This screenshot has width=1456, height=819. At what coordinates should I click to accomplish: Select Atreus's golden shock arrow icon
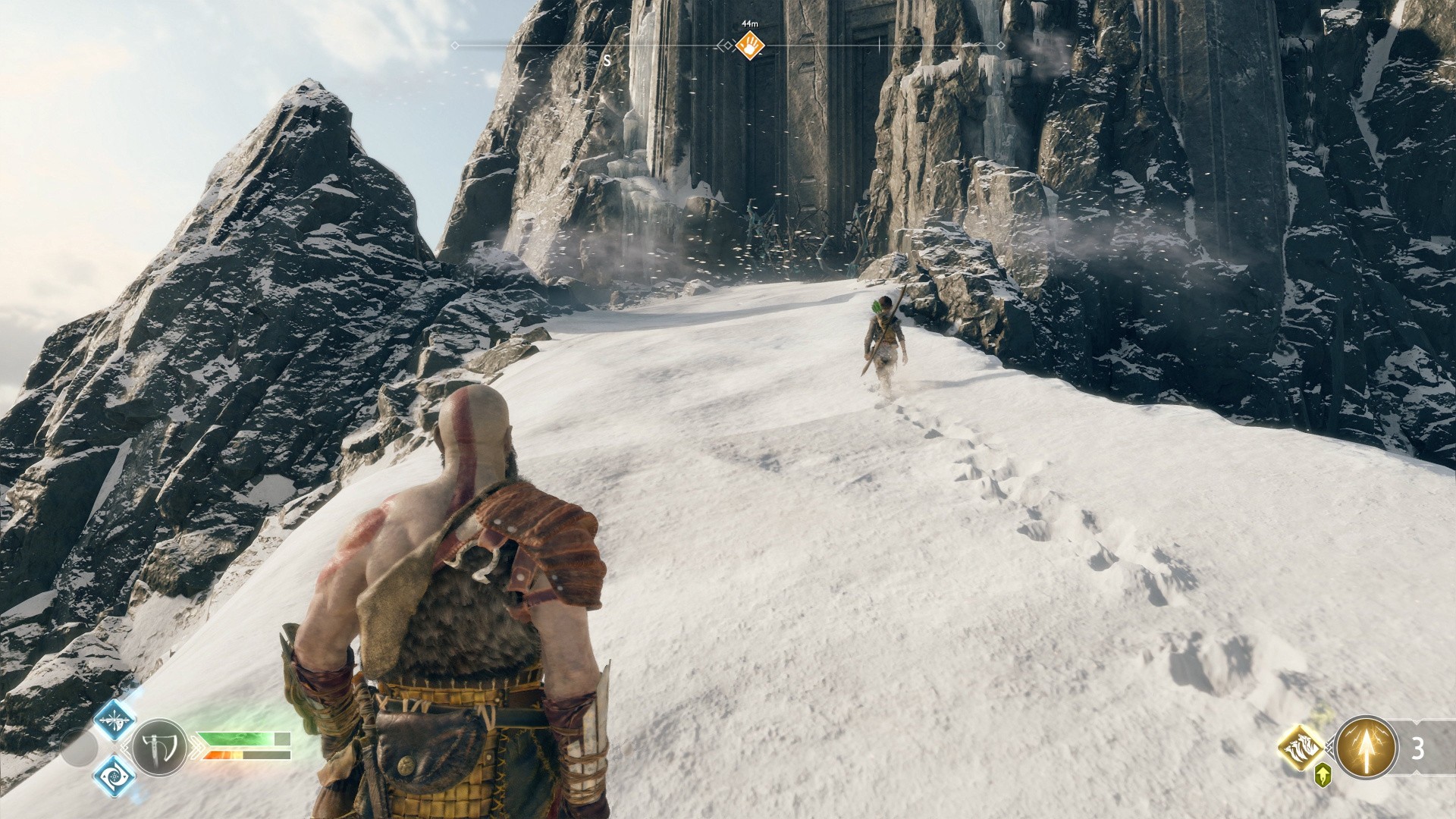[1366, 748]
